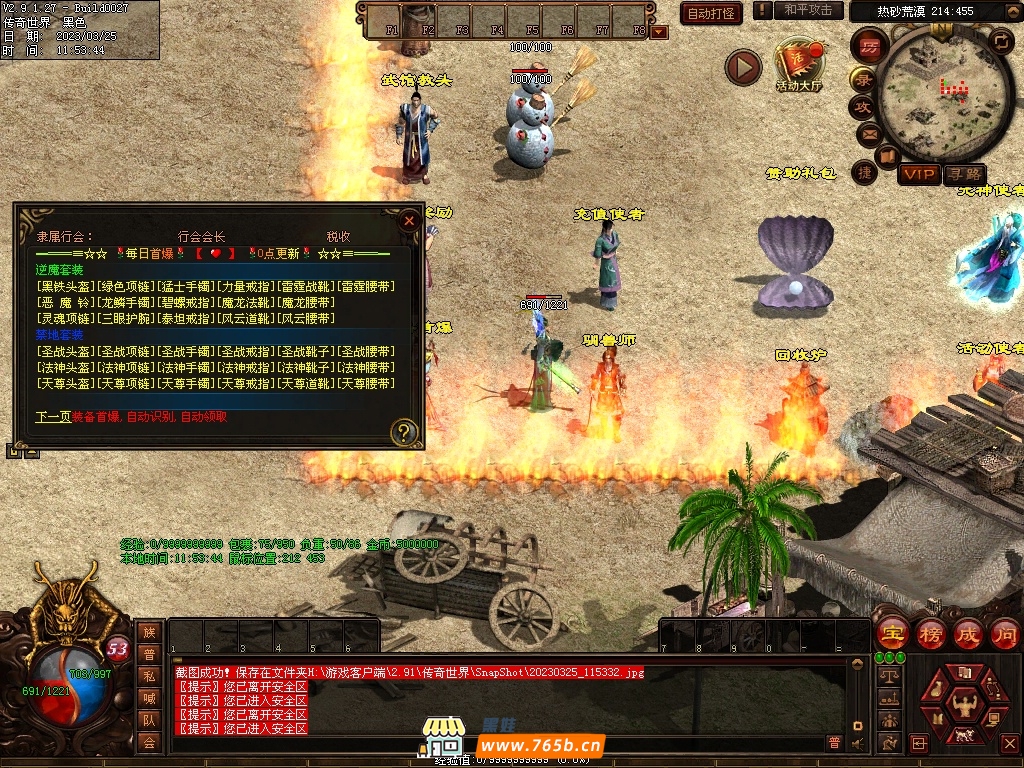Open the 成 achievements button
Screen dimensions: 1024x768
tap(968, 634)
